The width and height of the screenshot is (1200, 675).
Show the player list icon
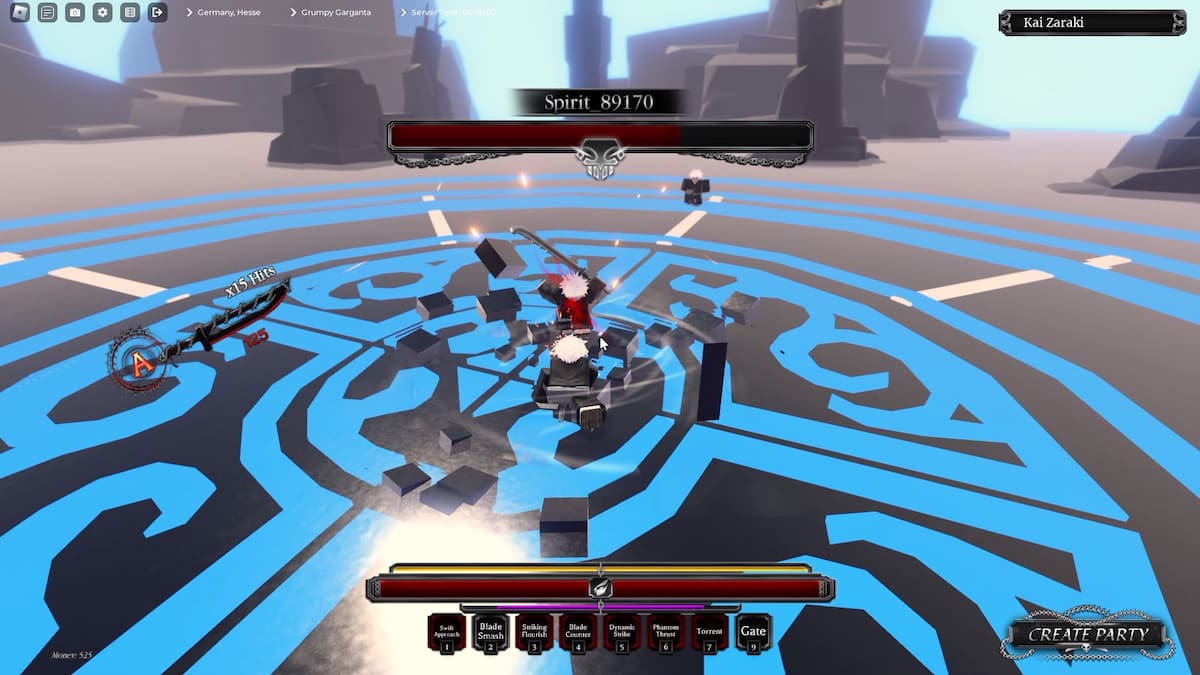(130, 12)
